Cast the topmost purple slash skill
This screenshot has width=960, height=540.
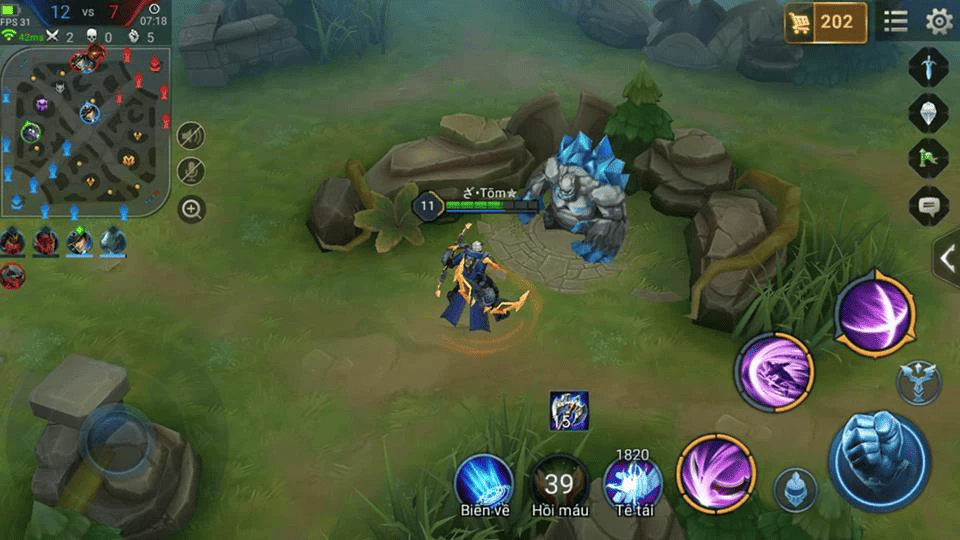[874, 313]
